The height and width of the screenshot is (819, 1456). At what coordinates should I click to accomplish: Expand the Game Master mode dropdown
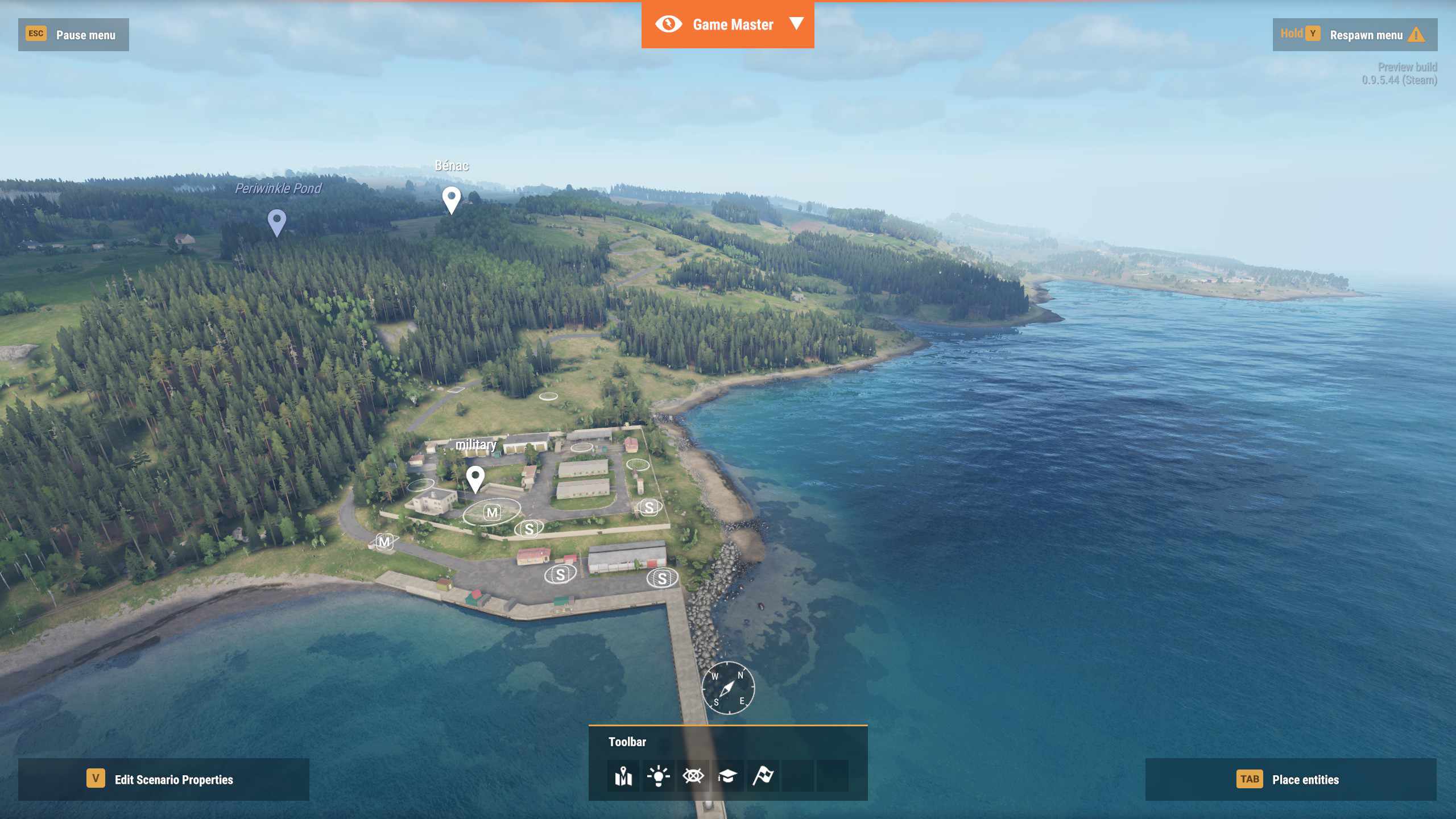pos(796,24)
